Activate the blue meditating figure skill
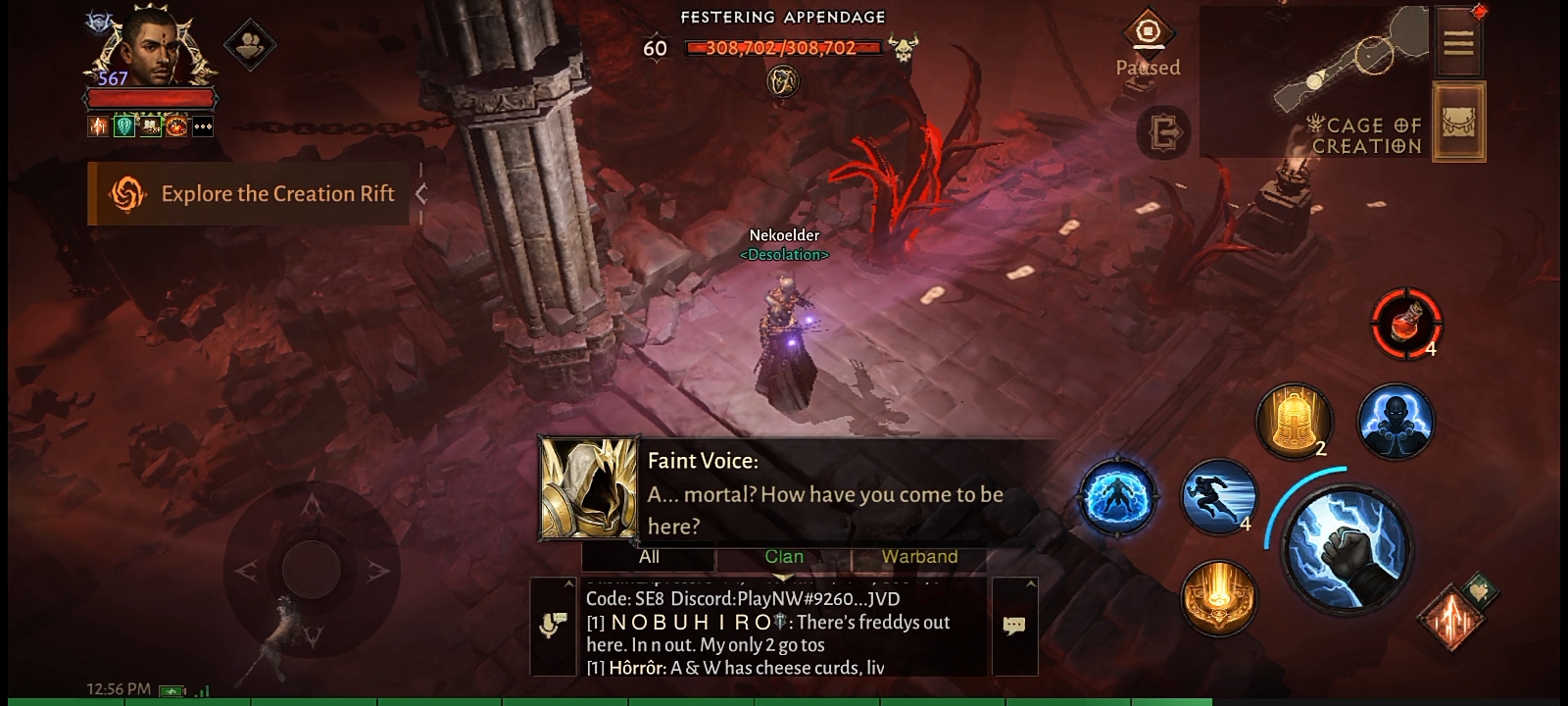Screen dimensions: 1568x706 pyautogui.click(x=1396, y=422)
